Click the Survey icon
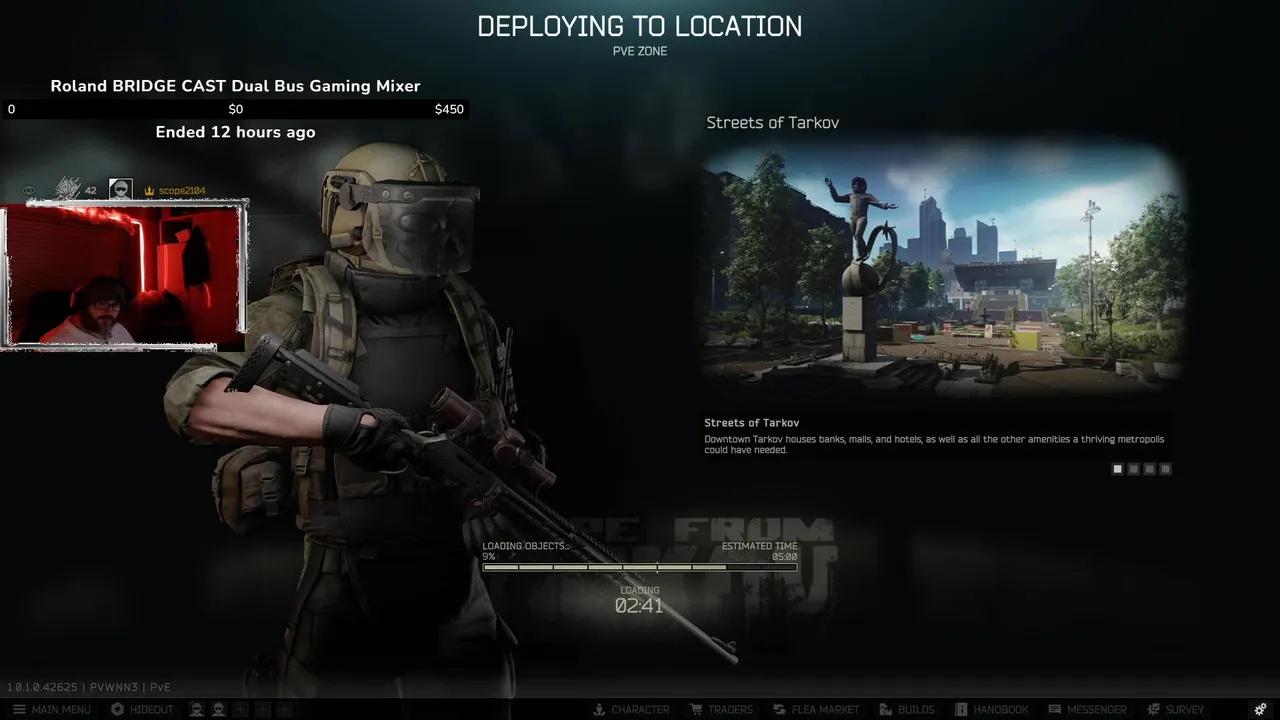Image resolution: width=1280 pixels, height=720 pixels. click(1151, 709)
